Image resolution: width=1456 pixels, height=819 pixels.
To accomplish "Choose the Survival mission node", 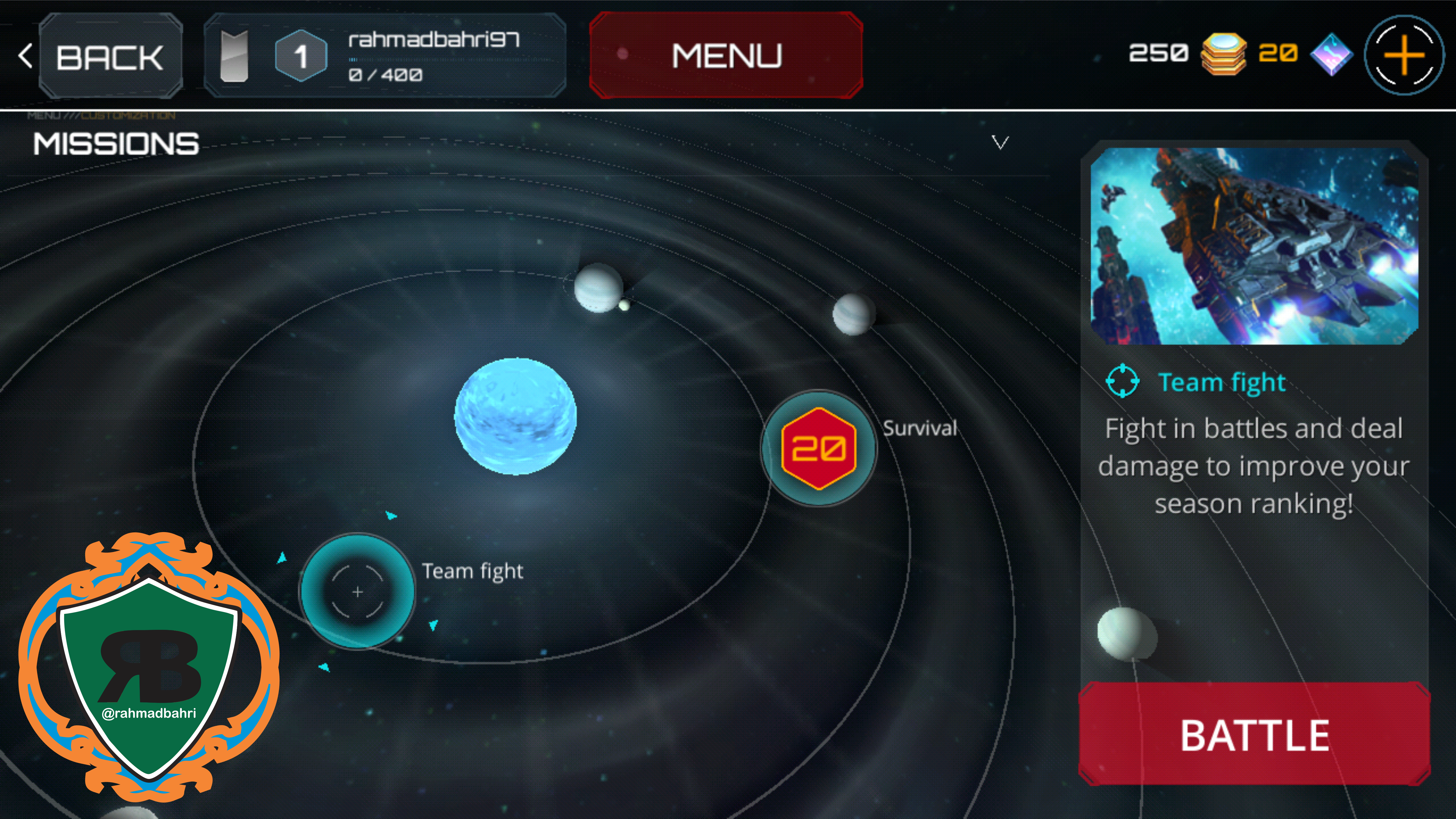I will coord(818,448).
